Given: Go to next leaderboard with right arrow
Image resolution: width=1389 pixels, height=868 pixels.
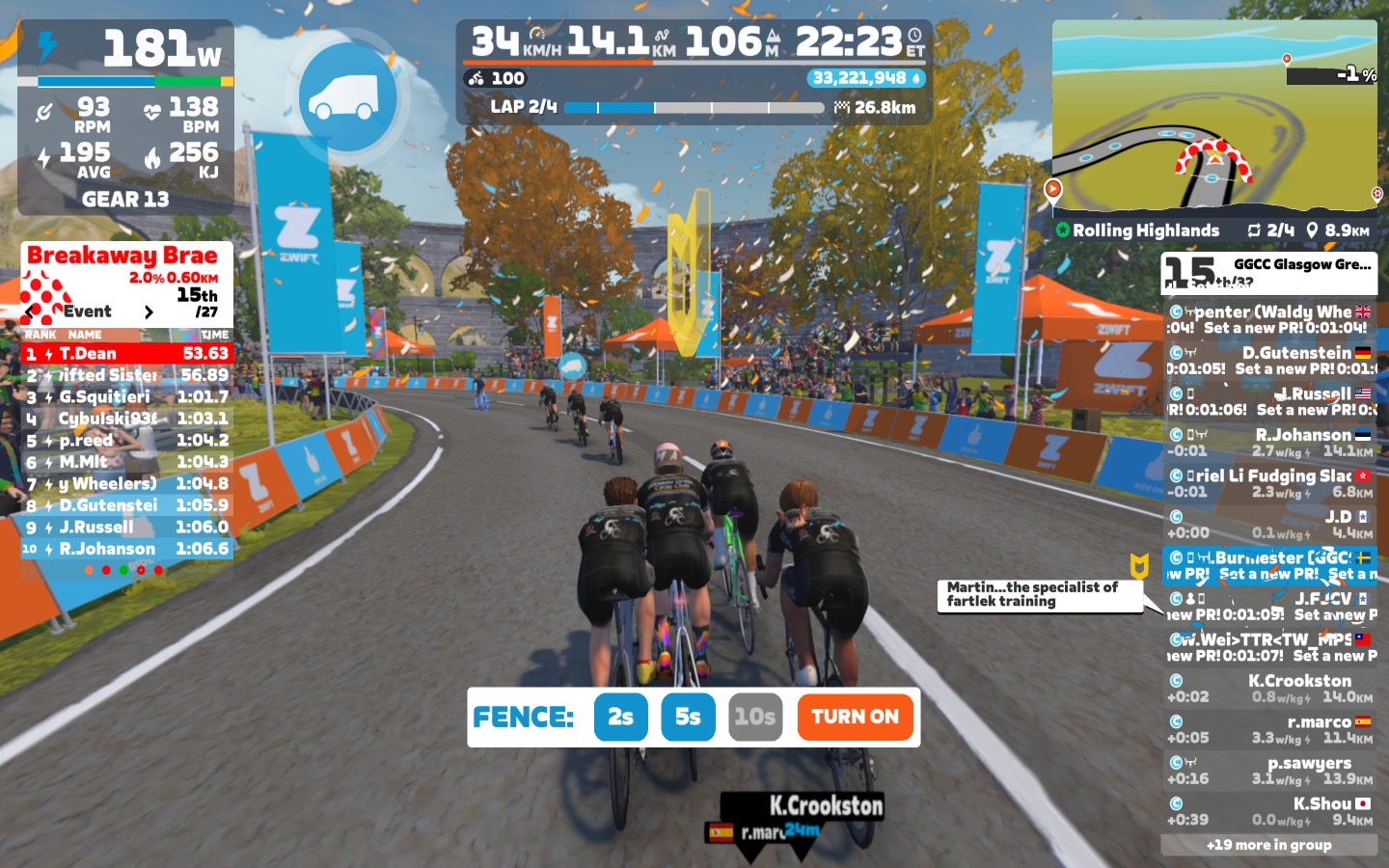Looking at the screenshot, I should (149, 312).
